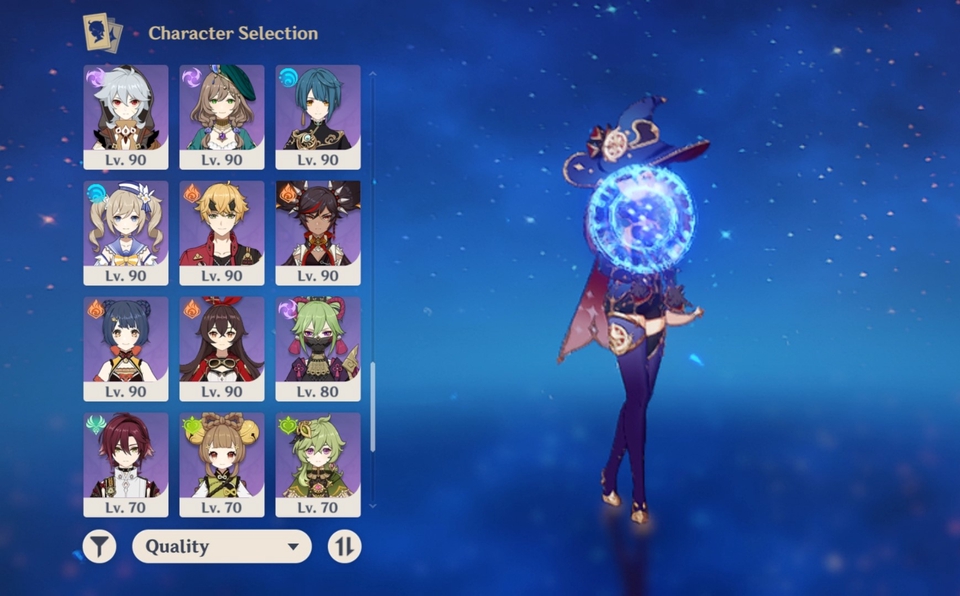Select Barbara with blonde twin tails

[126, 232]
